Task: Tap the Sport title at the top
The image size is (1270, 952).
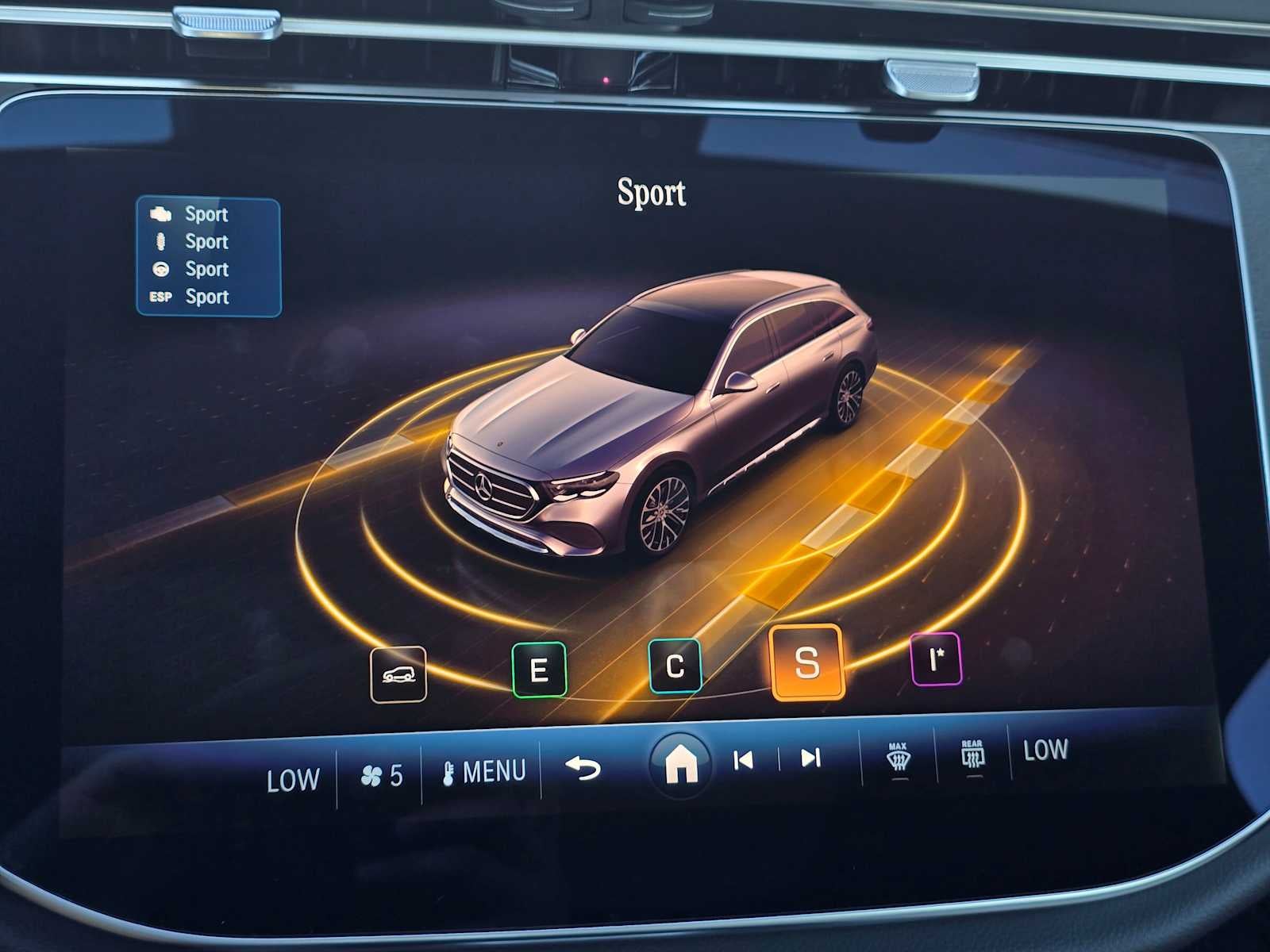Action: coord(652,193)
